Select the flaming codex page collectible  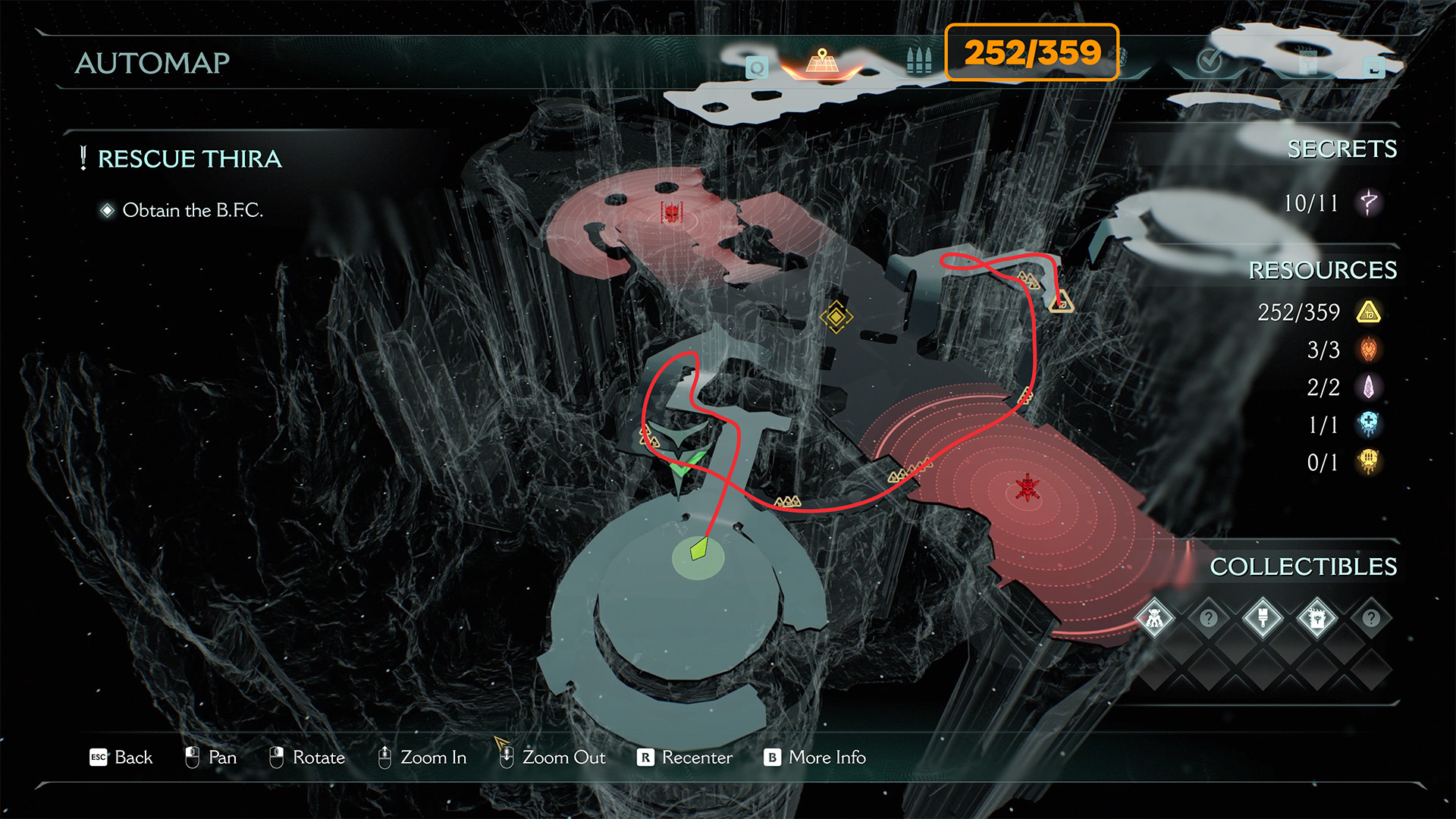point(1317,619)
